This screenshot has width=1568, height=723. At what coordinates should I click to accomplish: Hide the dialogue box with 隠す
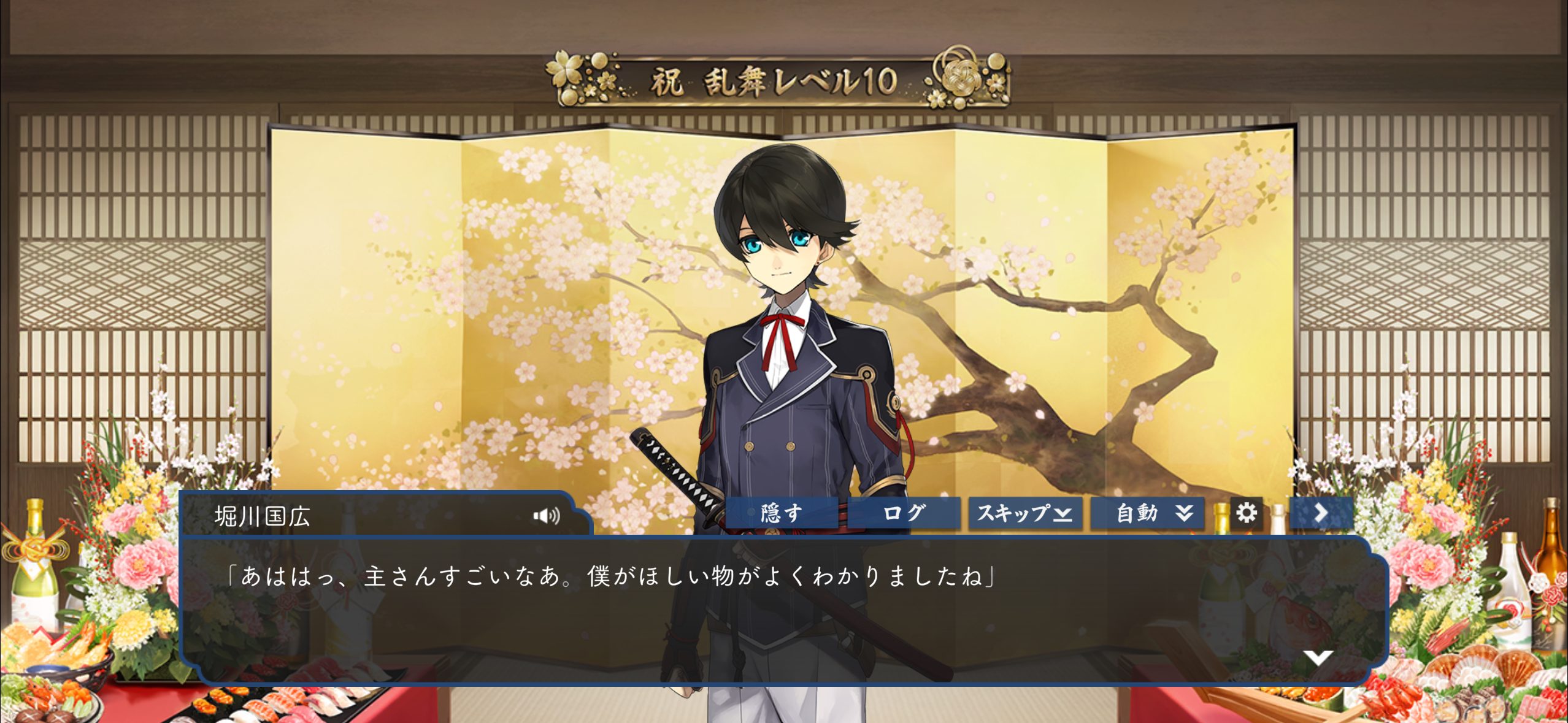tap(781, 513)
